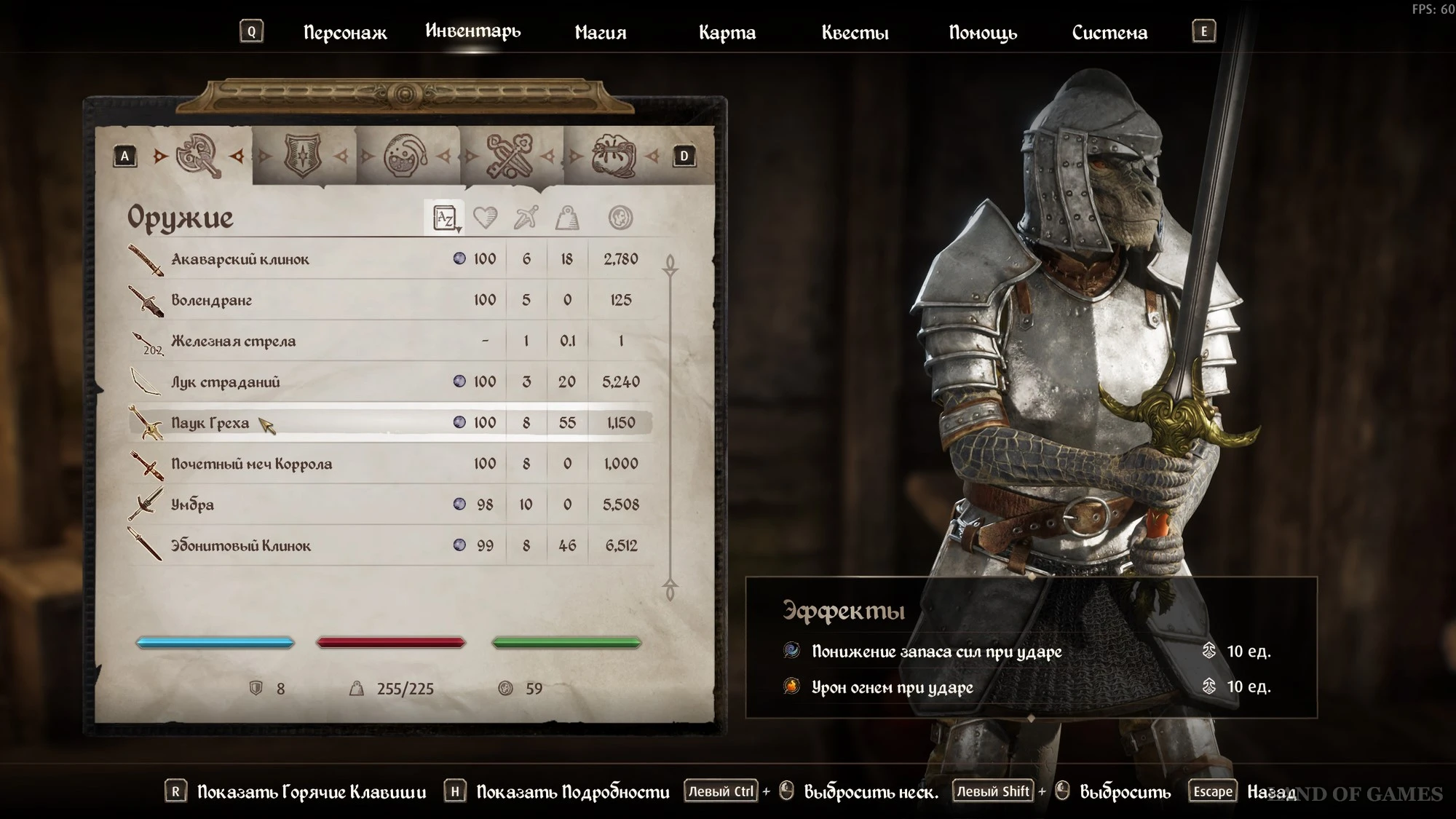Sort items by weight icon

[x=567, y=218]
